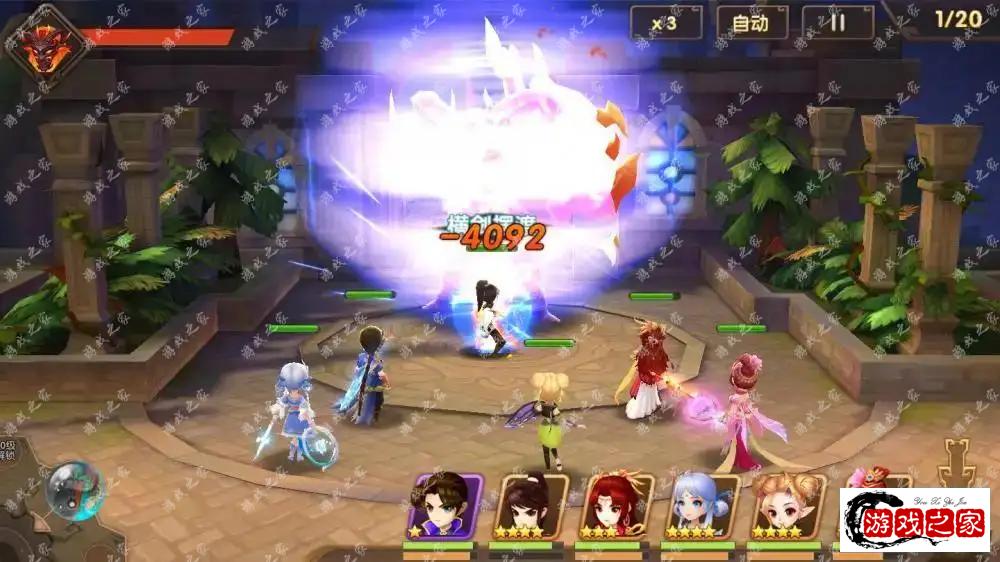Click the 游戏之家 watermark logo
This screenshot has height=562, width=1000.
click(x=915, y=520)
